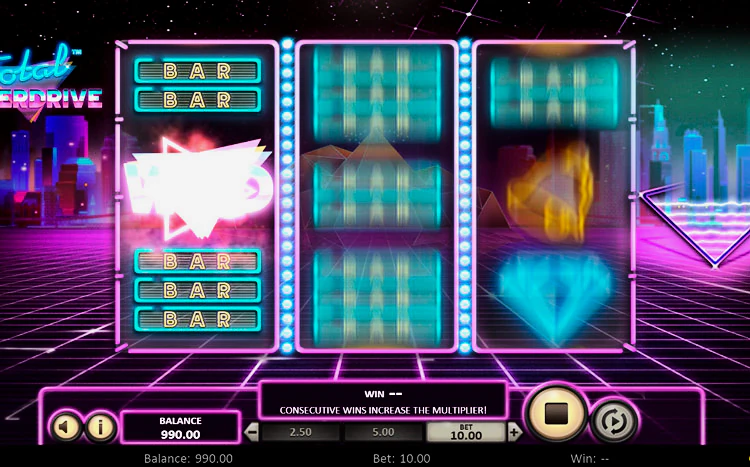This screenshot has width=750, height=467.
Task: Increase bet with the plus button
Action: click(514, 432)
